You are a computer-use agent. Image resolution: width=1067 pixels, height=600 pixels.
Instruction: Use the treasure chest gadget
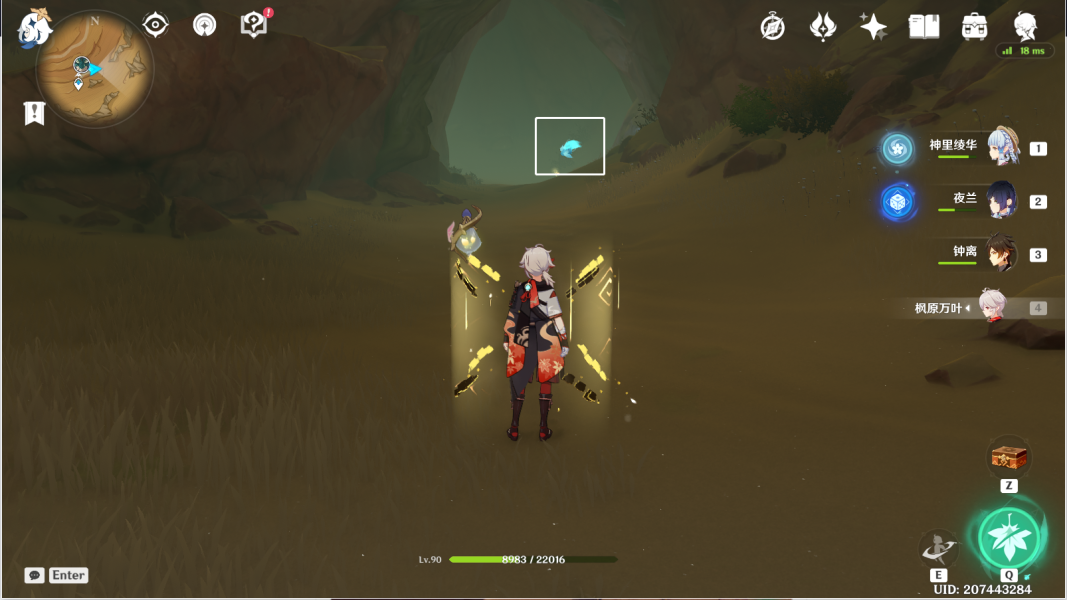pyautogui.click(x=1009, y=457)
